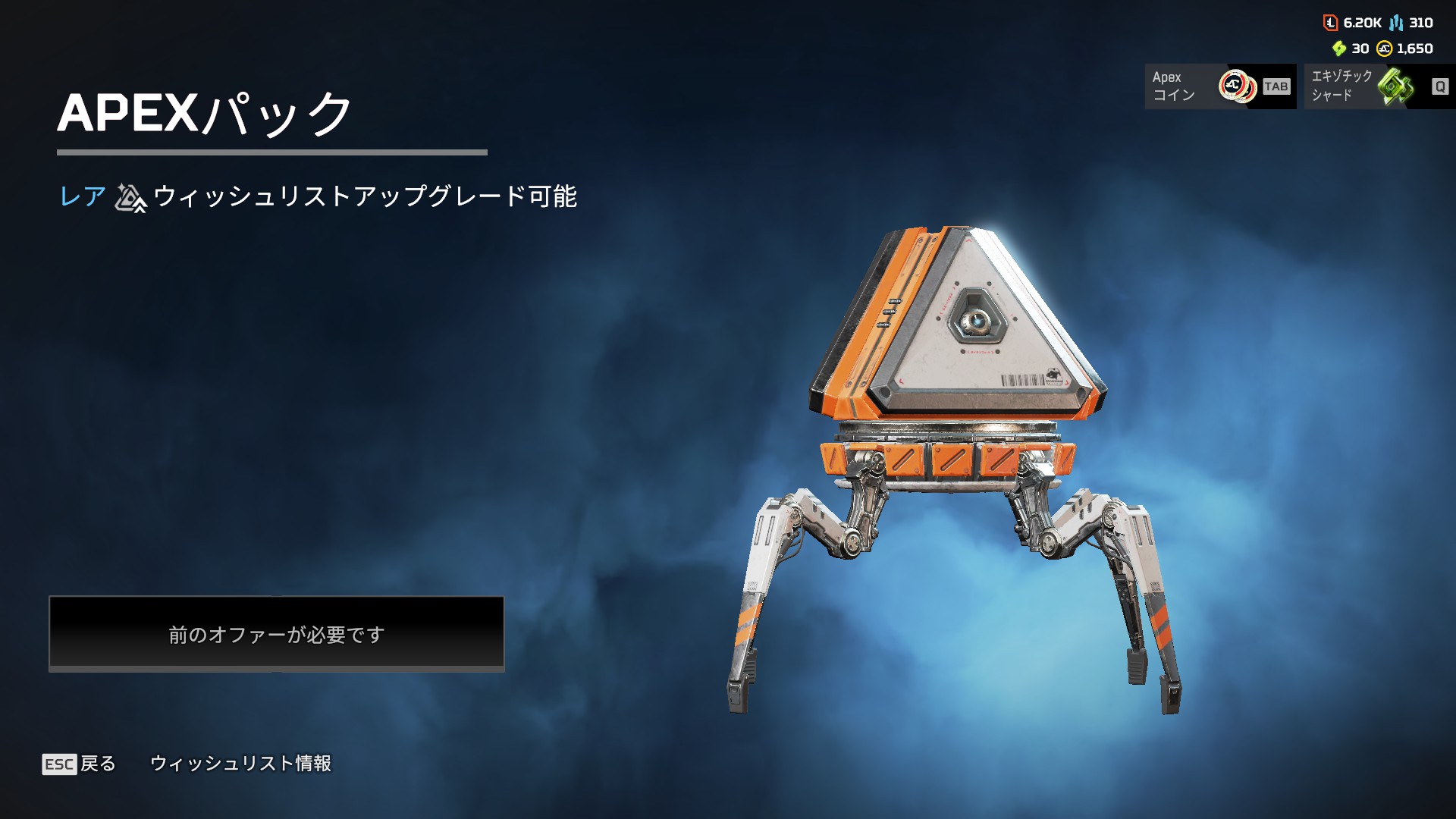The width and height of the screenshot is (1456, 819).
Task: Go back with the 戻る button
Action: 80,764
